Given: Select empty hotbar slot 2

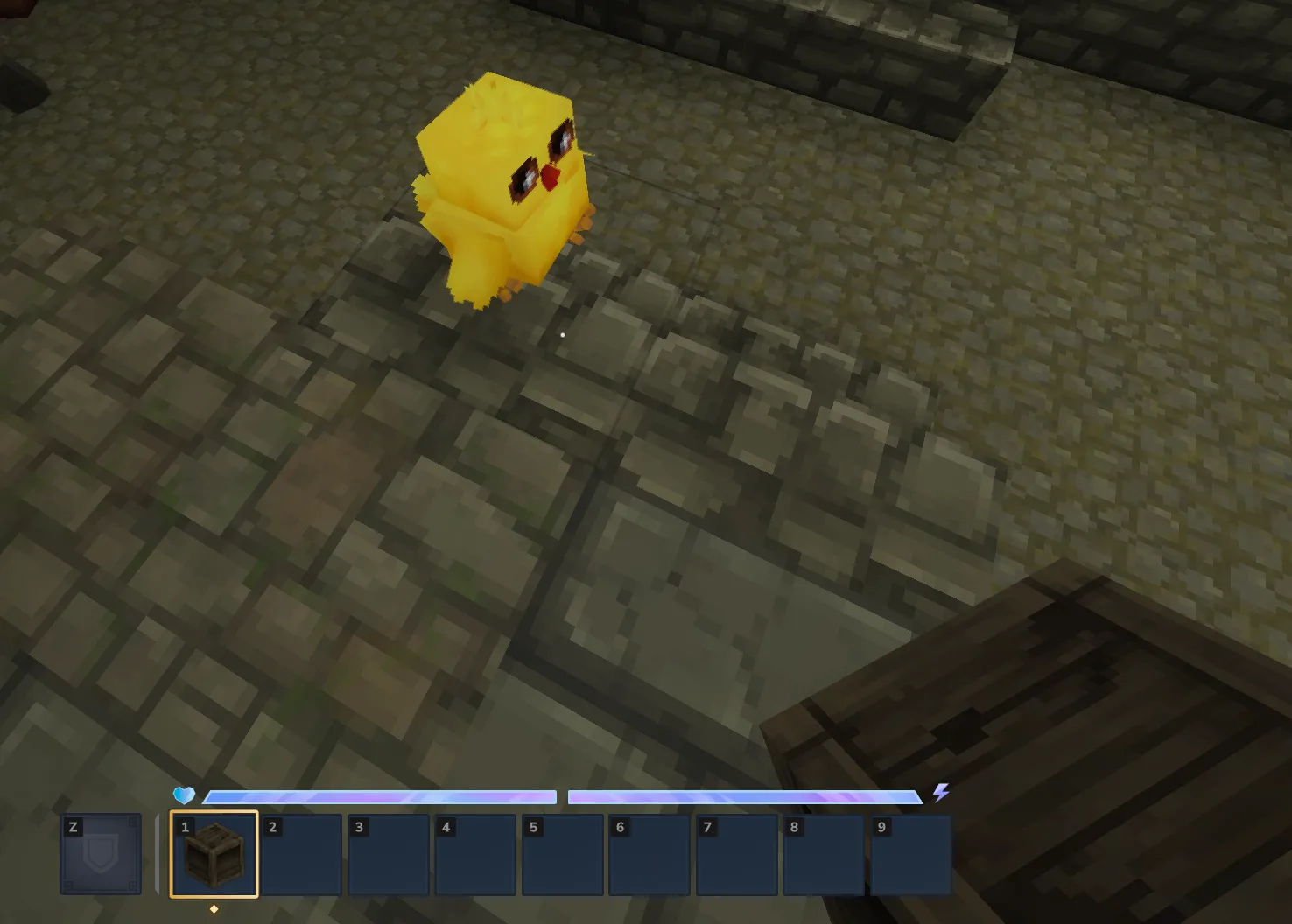Looking at the screenshot, I should point(301,853).
